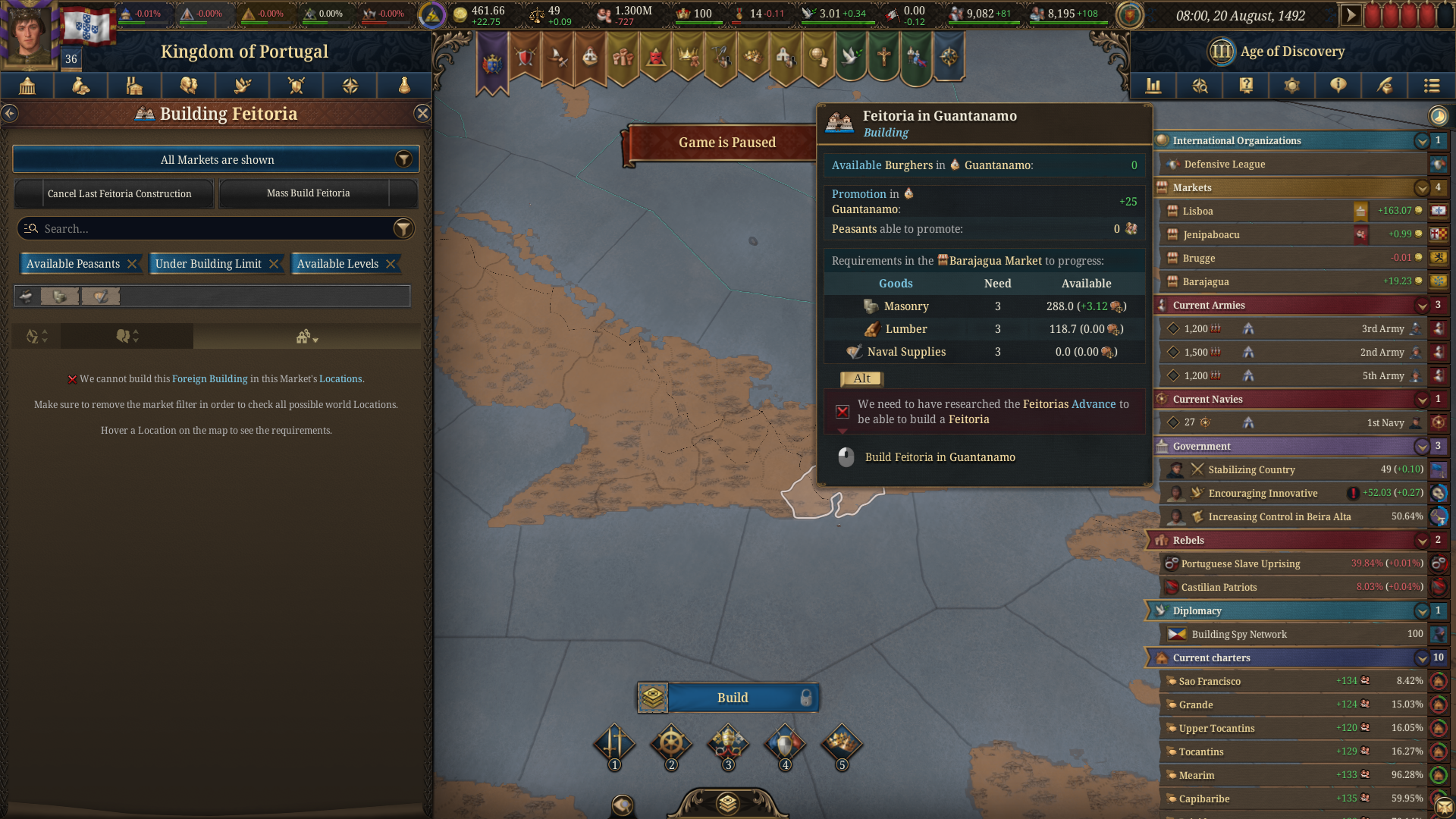Open the statistics ledger bar-chart icon
The width and height of the screenshot is (1456, 819).
pos(1153,86)
